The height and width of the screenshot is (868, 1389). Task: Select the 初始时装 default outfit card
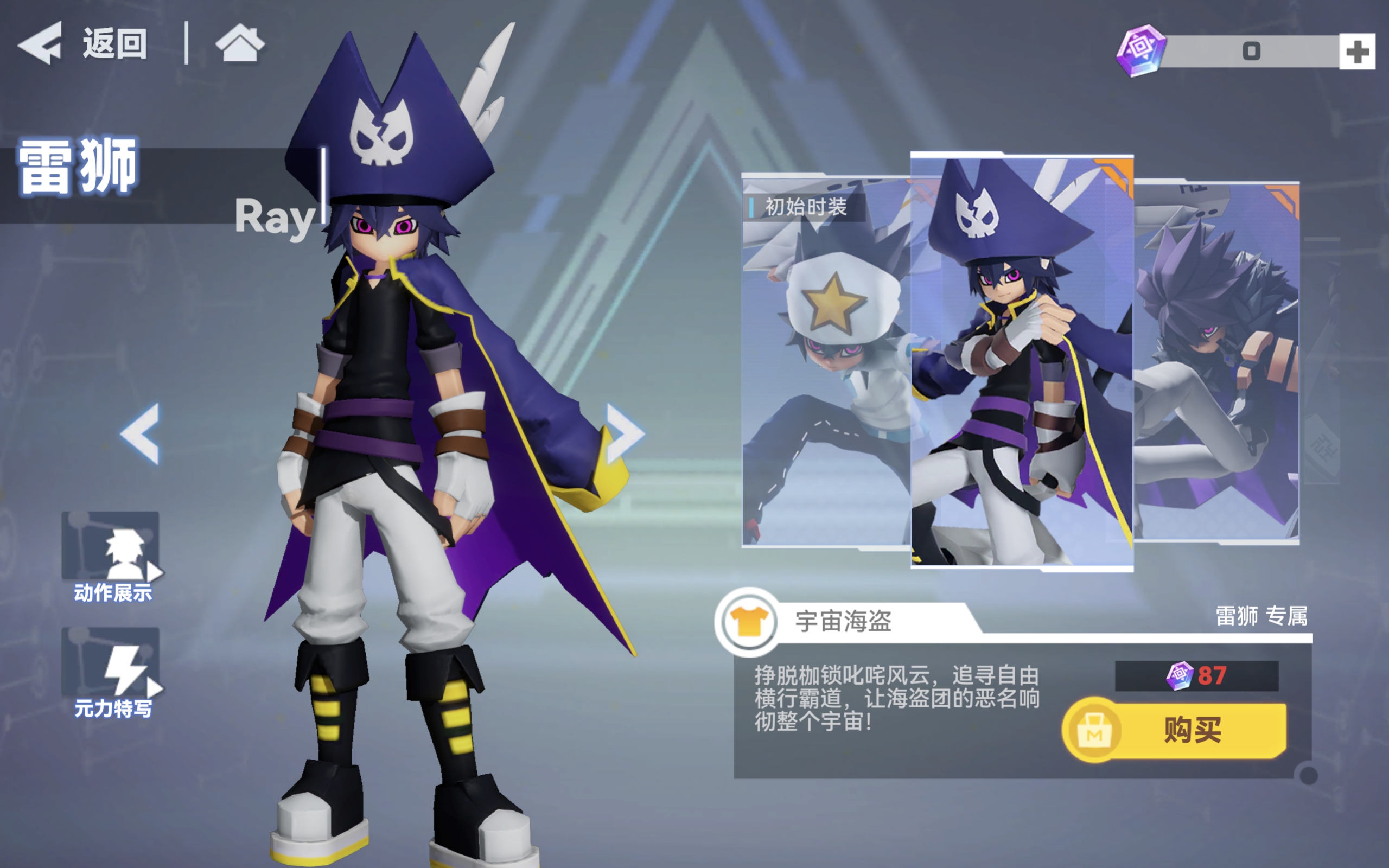tap(825, 362)
